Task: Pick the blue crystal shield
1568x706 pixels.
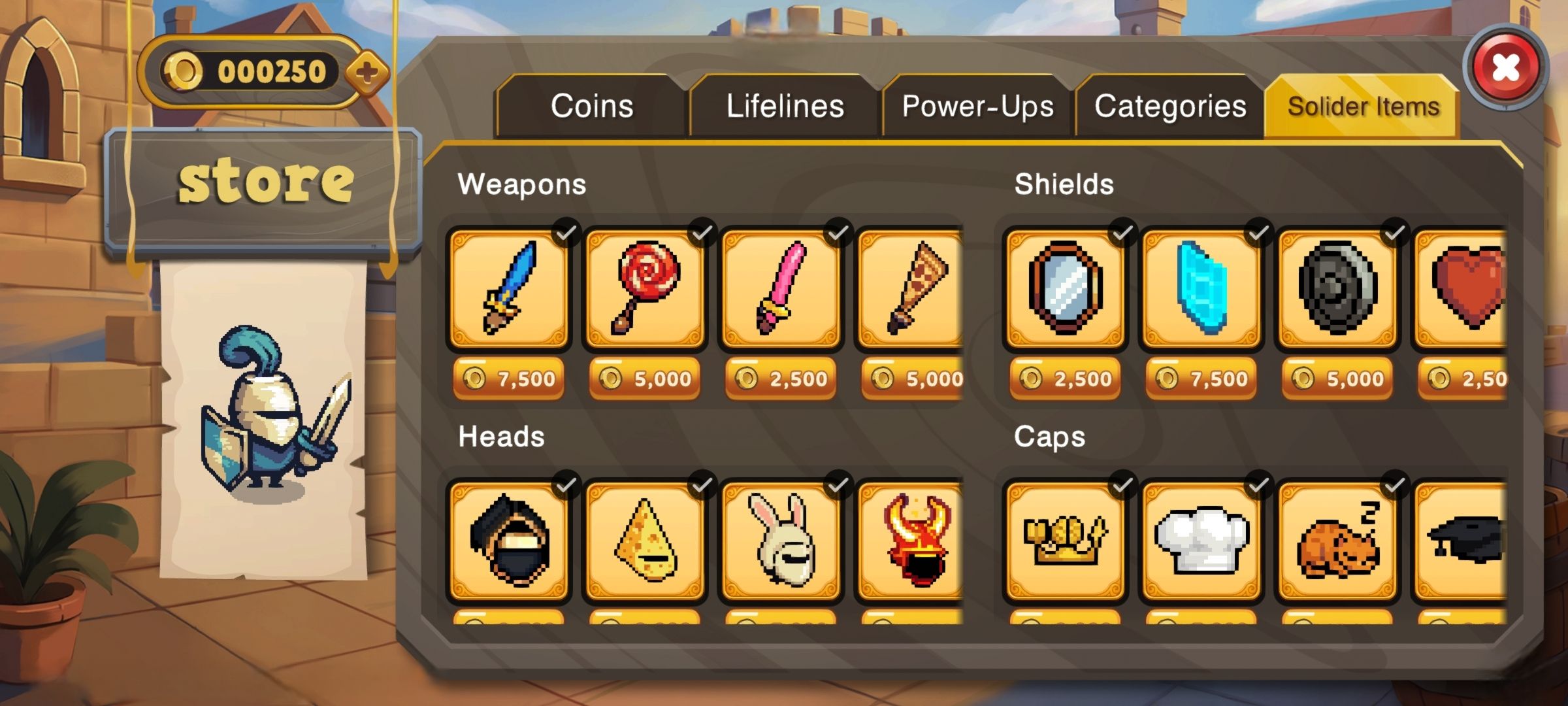Action: (1201, 288)
